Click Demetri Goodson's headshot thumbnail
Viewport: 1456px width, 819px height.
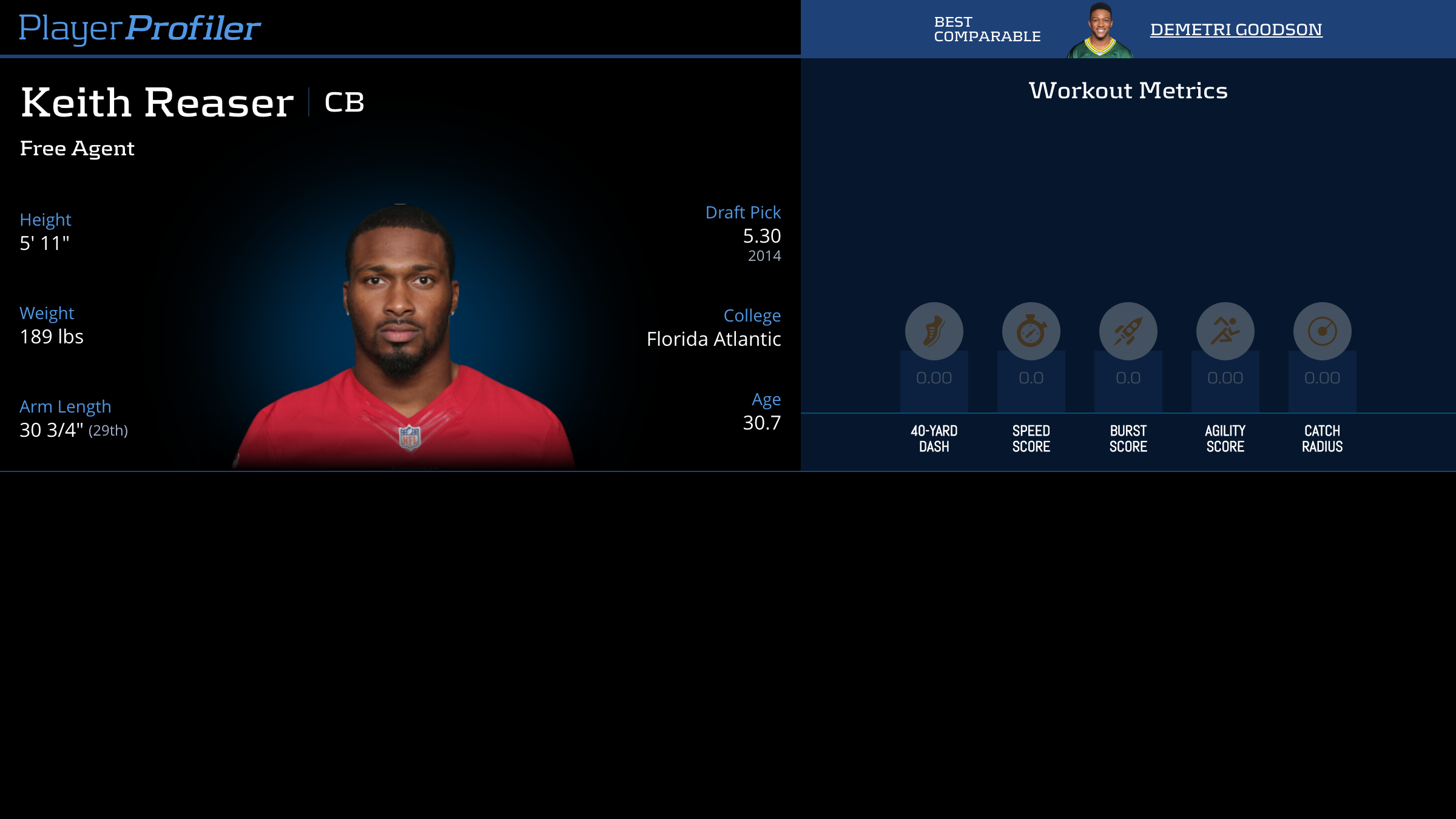pos(1100,30)
